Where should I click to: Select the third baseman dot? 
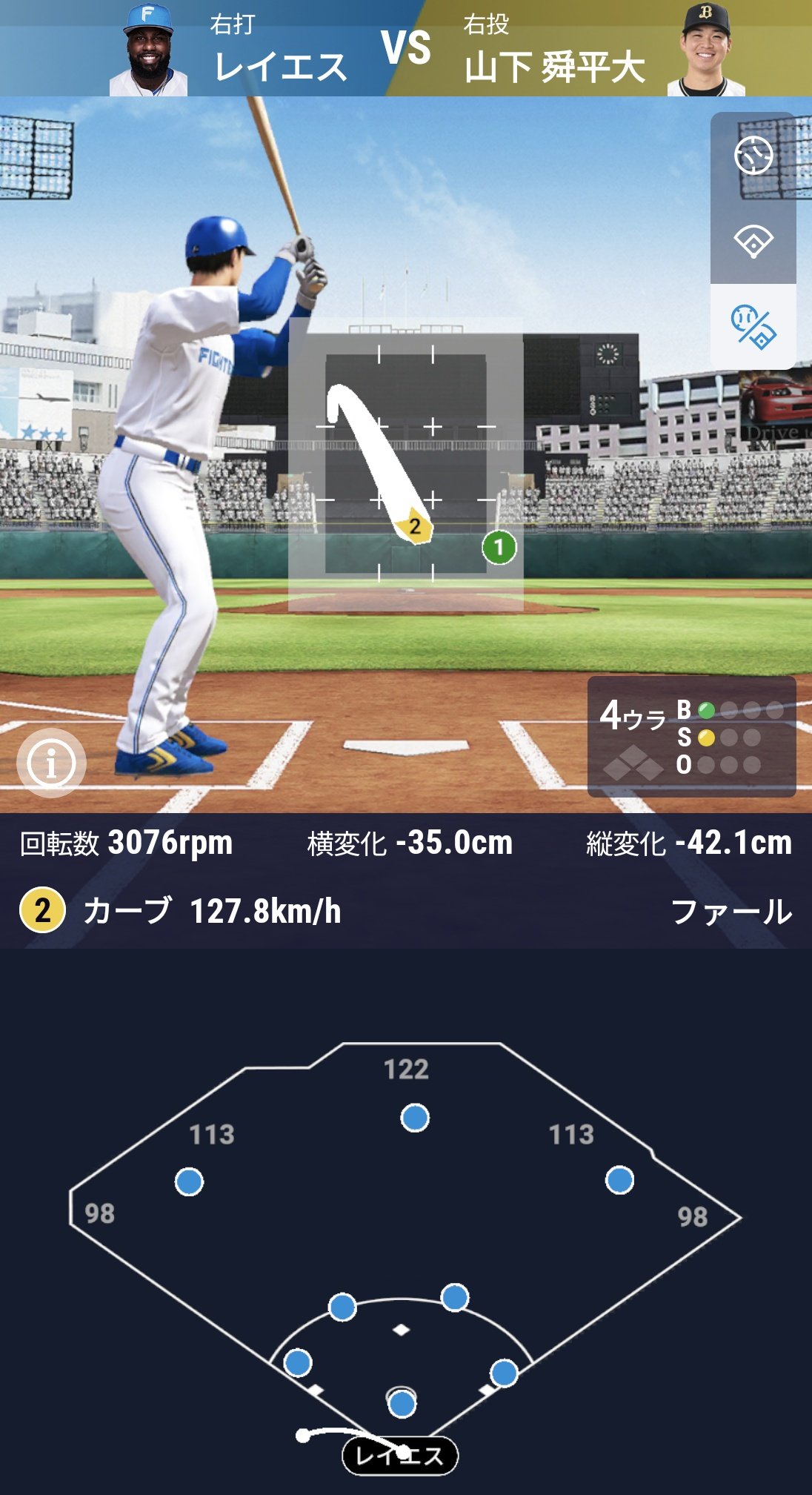point(298,1362)
